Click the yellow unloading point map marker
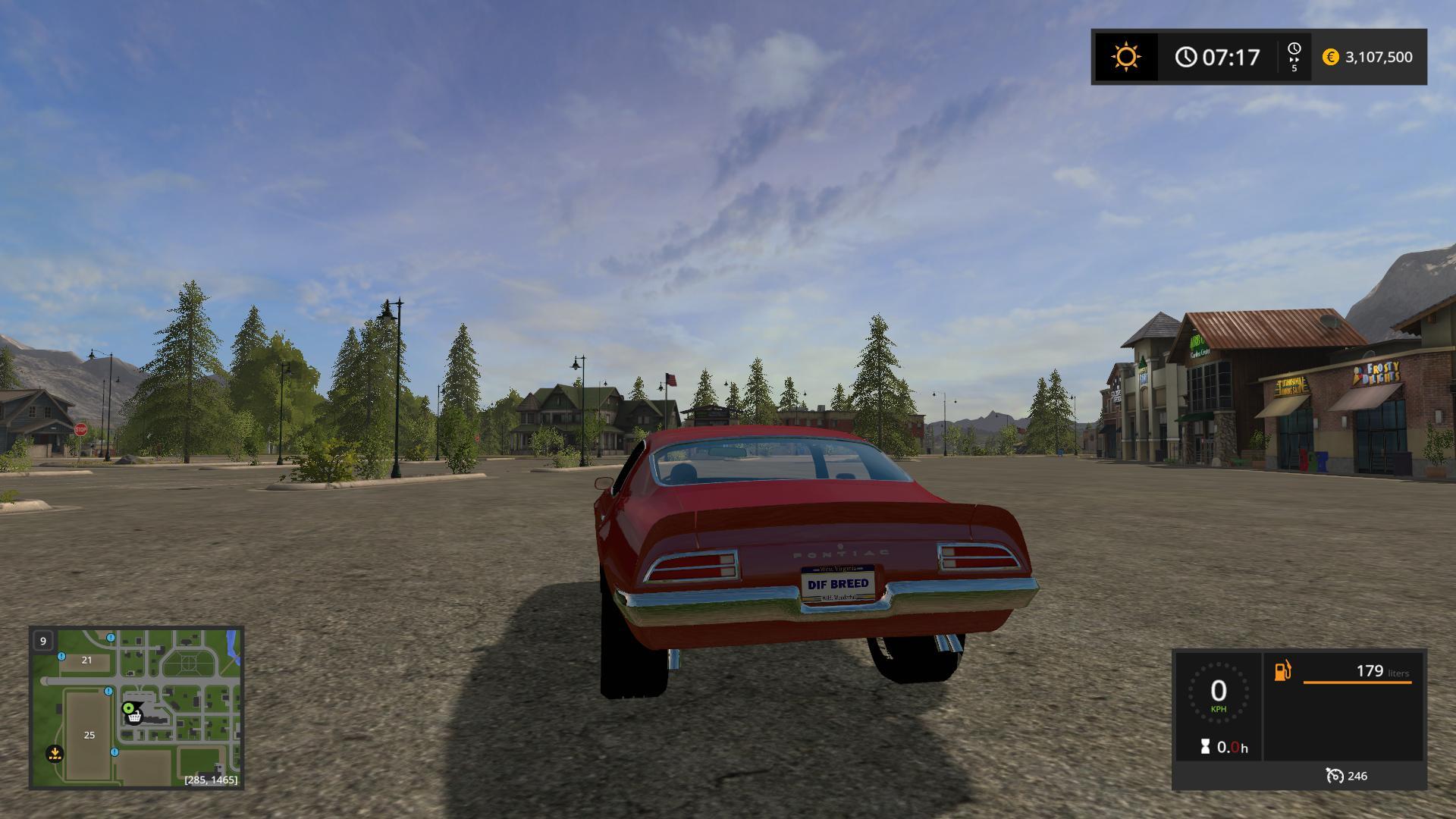The height and width of the screenshot is (819, 1456). 54,754
